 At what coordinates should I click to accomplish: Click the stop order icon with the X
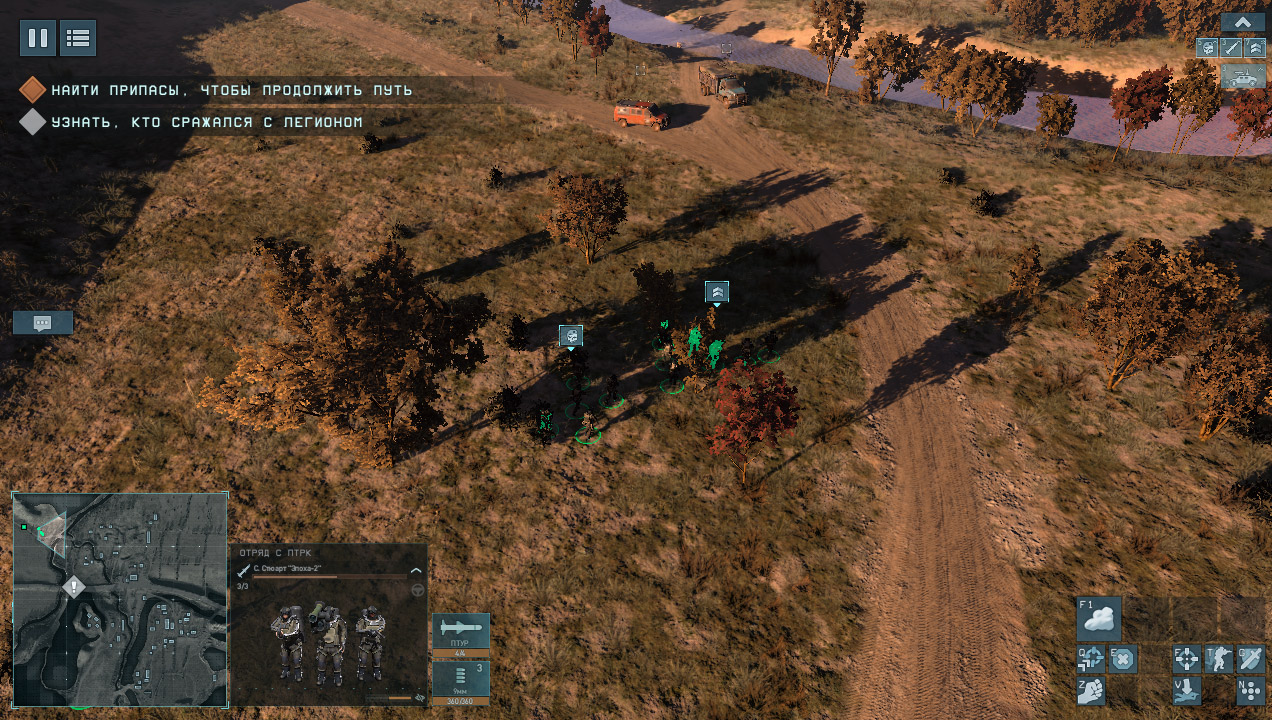[x=1123, y=659]
